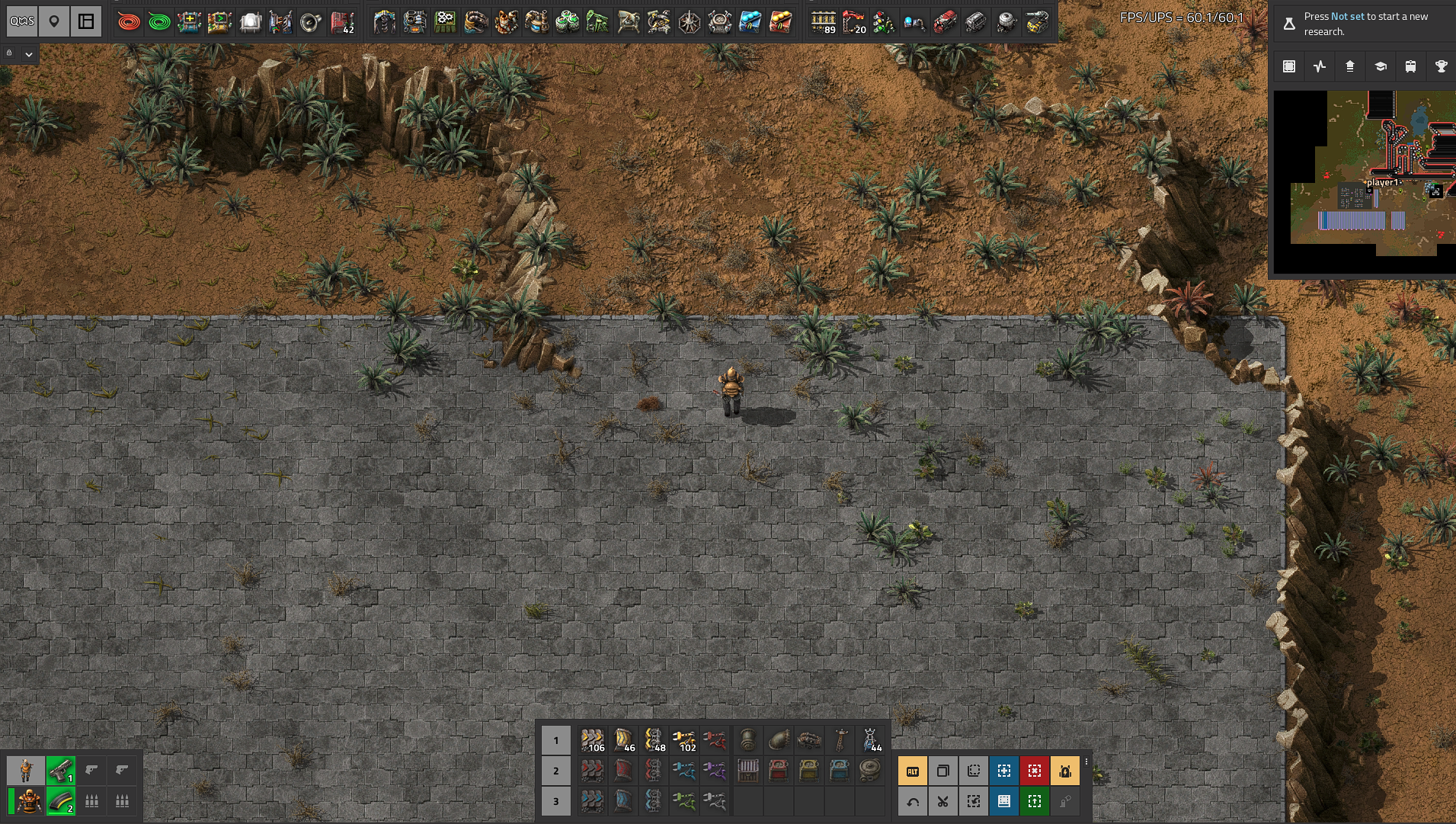Activate the scissors cut tool

click(943, 801)
